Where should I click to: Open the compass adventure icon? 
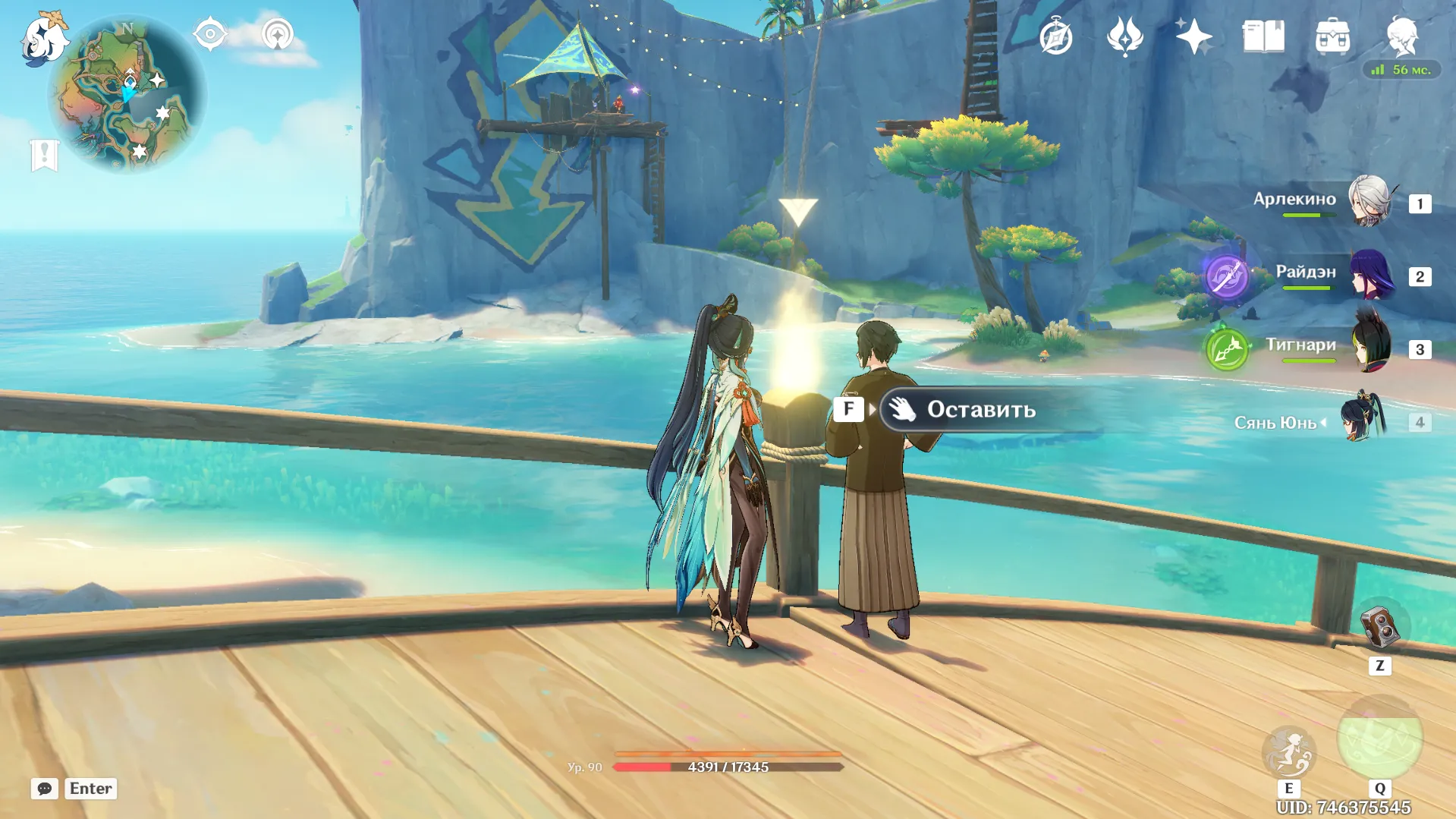tap(1055, 36)
